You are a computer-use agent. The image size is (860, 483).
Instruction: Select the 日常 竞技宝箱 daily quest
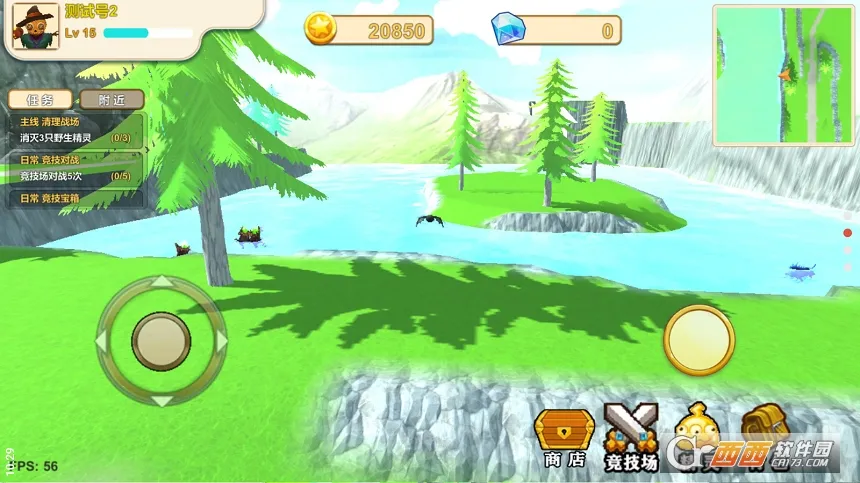tap(75, 198)
